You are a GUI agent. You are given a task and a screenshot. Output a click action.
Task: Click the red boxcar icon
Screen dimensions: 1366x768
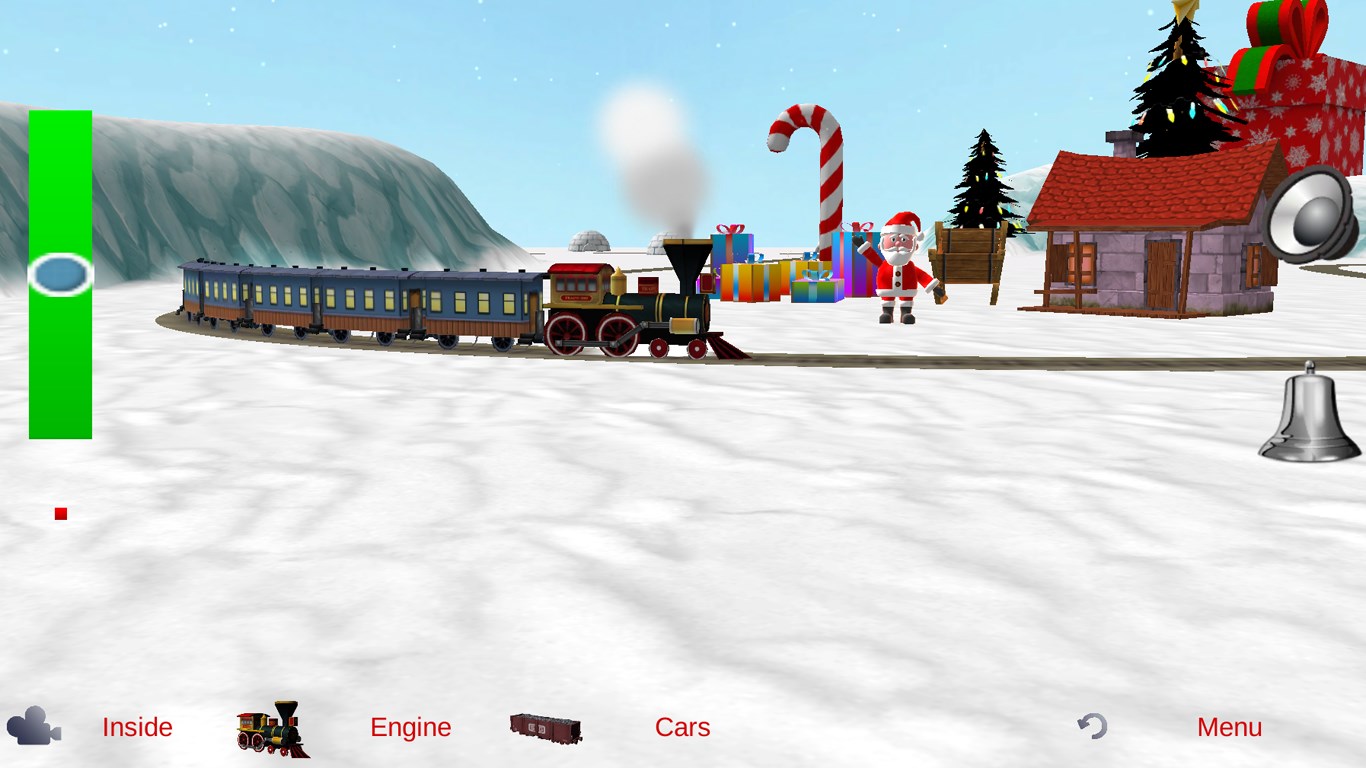pos(546,728)
